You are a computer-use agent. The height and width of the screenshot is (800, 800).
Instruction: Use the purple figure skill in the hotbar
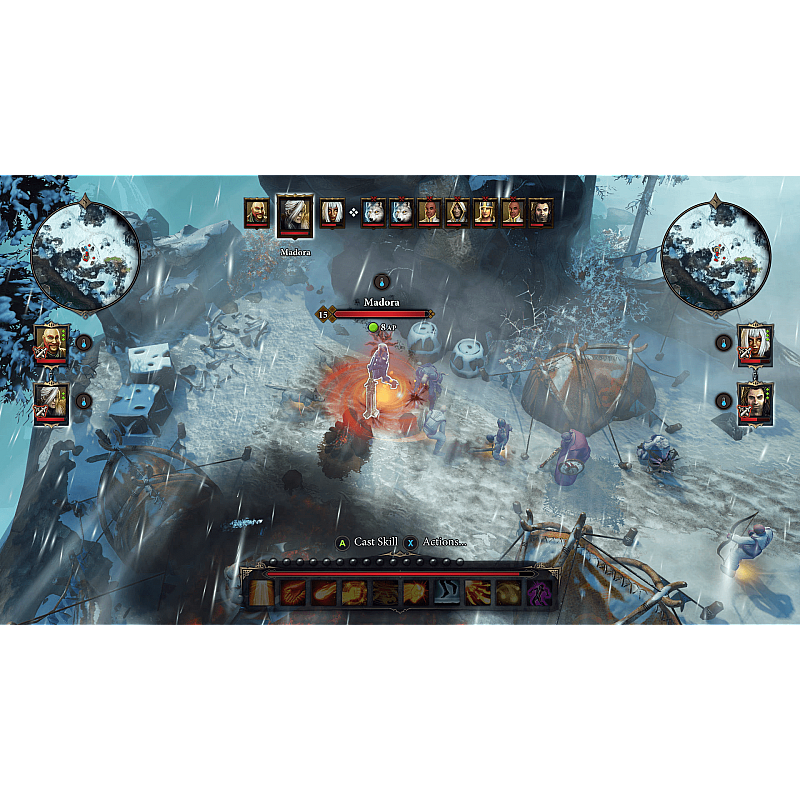[541, 592]
